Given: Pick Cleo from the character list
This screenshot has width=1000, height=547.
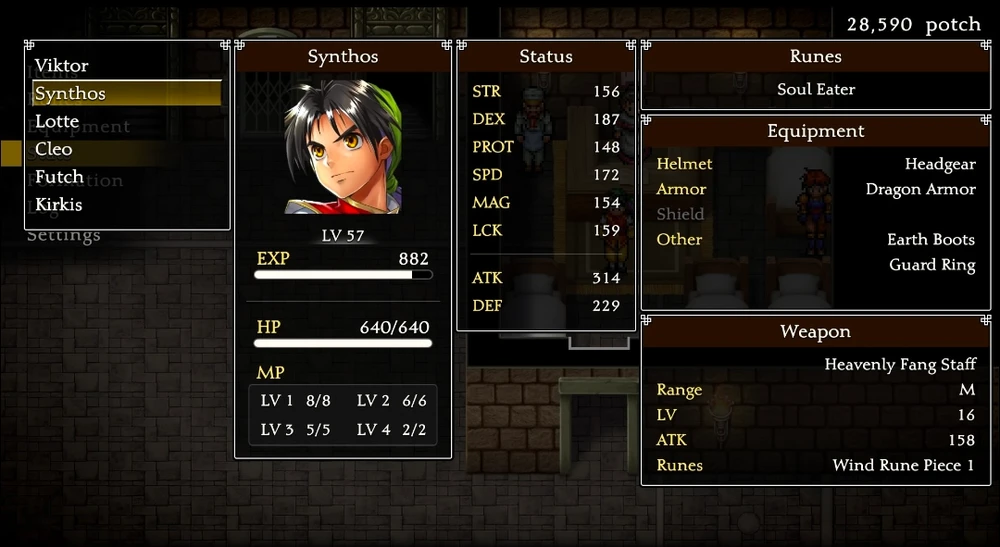Looking at the screenshot, I should point(54,149).
